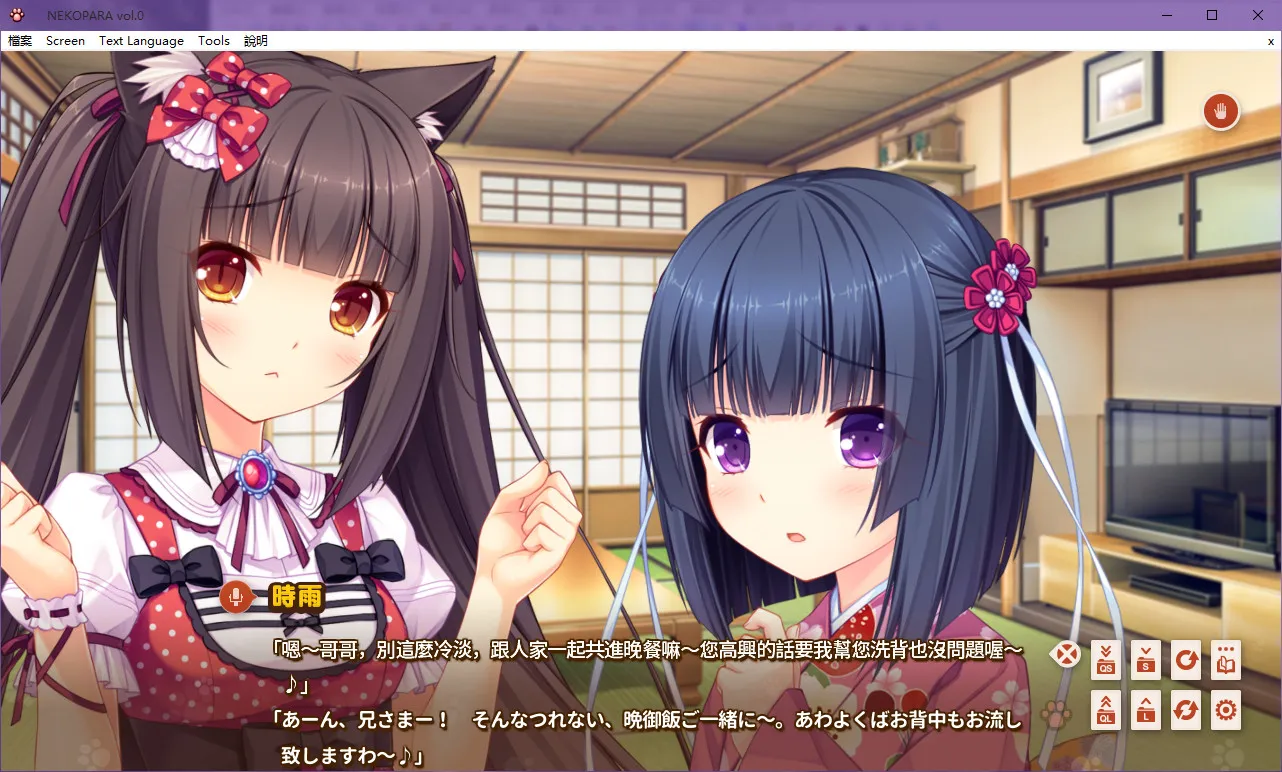Open the 說明 menu

point(253,40)
